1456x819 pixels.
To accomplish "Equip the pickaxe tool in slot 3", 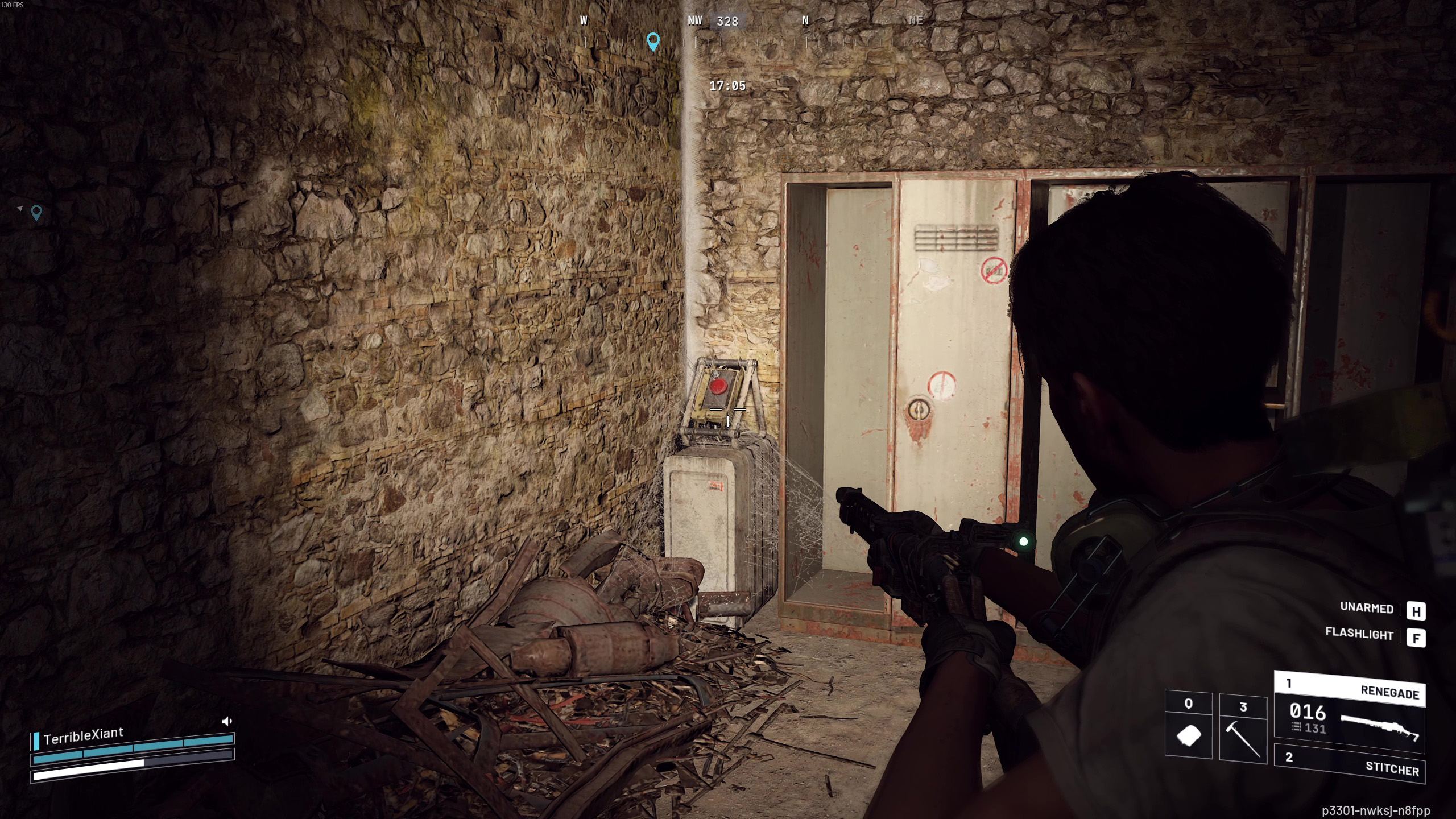I will coord(1243,727).
